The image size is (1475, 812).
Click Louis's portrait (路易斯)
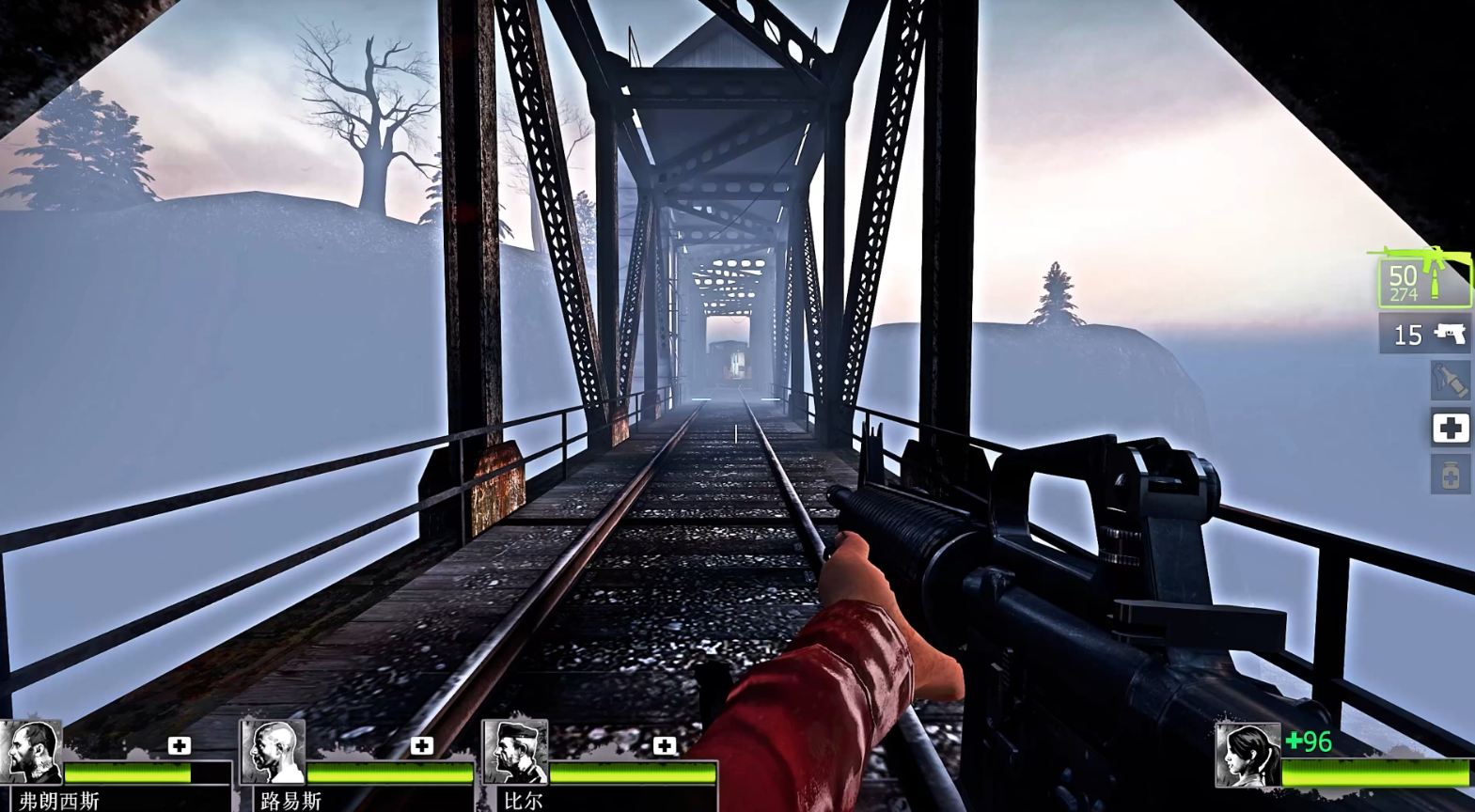(274, 751)
